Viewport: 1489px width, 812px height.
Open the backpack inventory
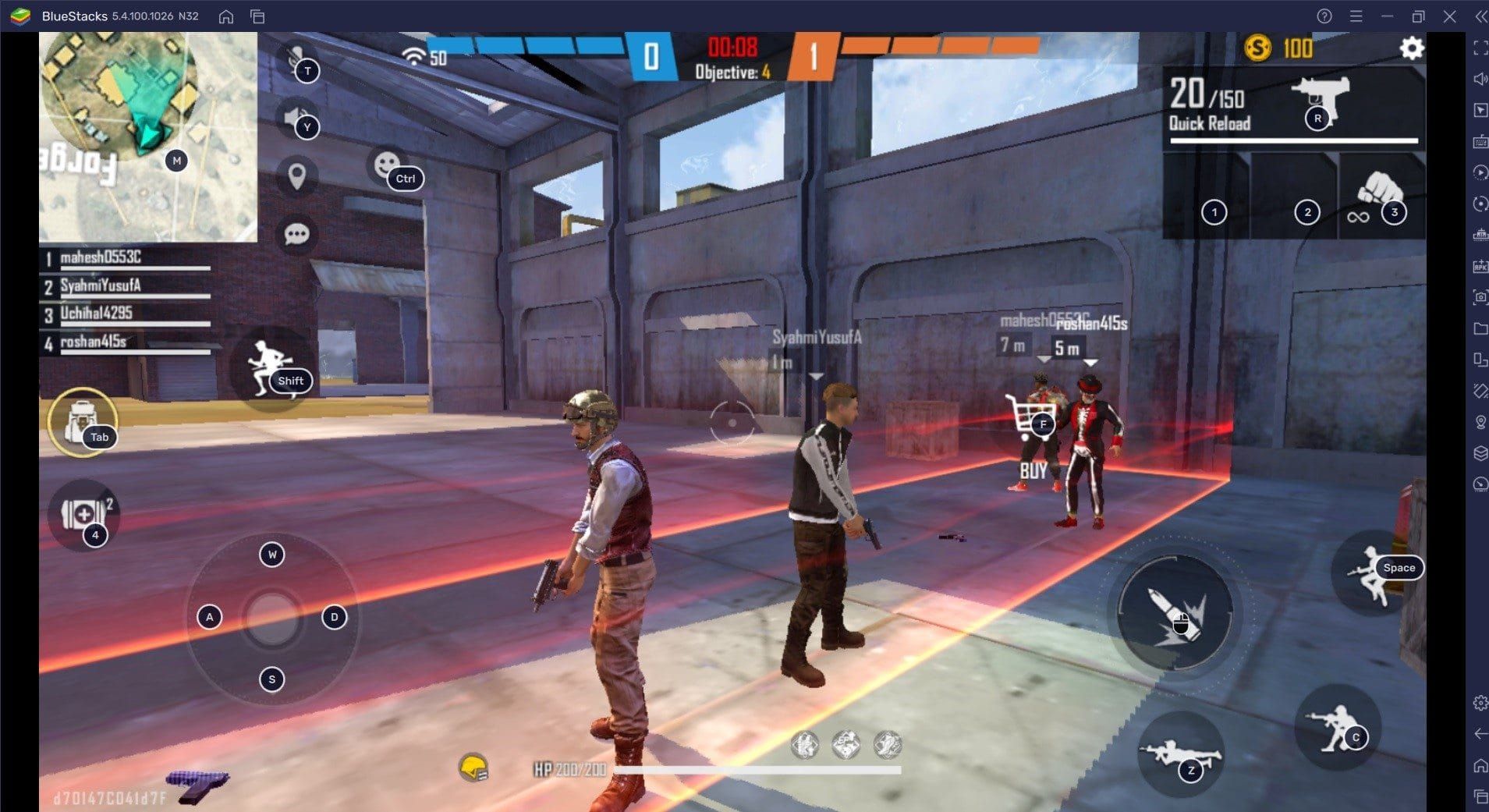pyautogui.click(x=82, y=422)
